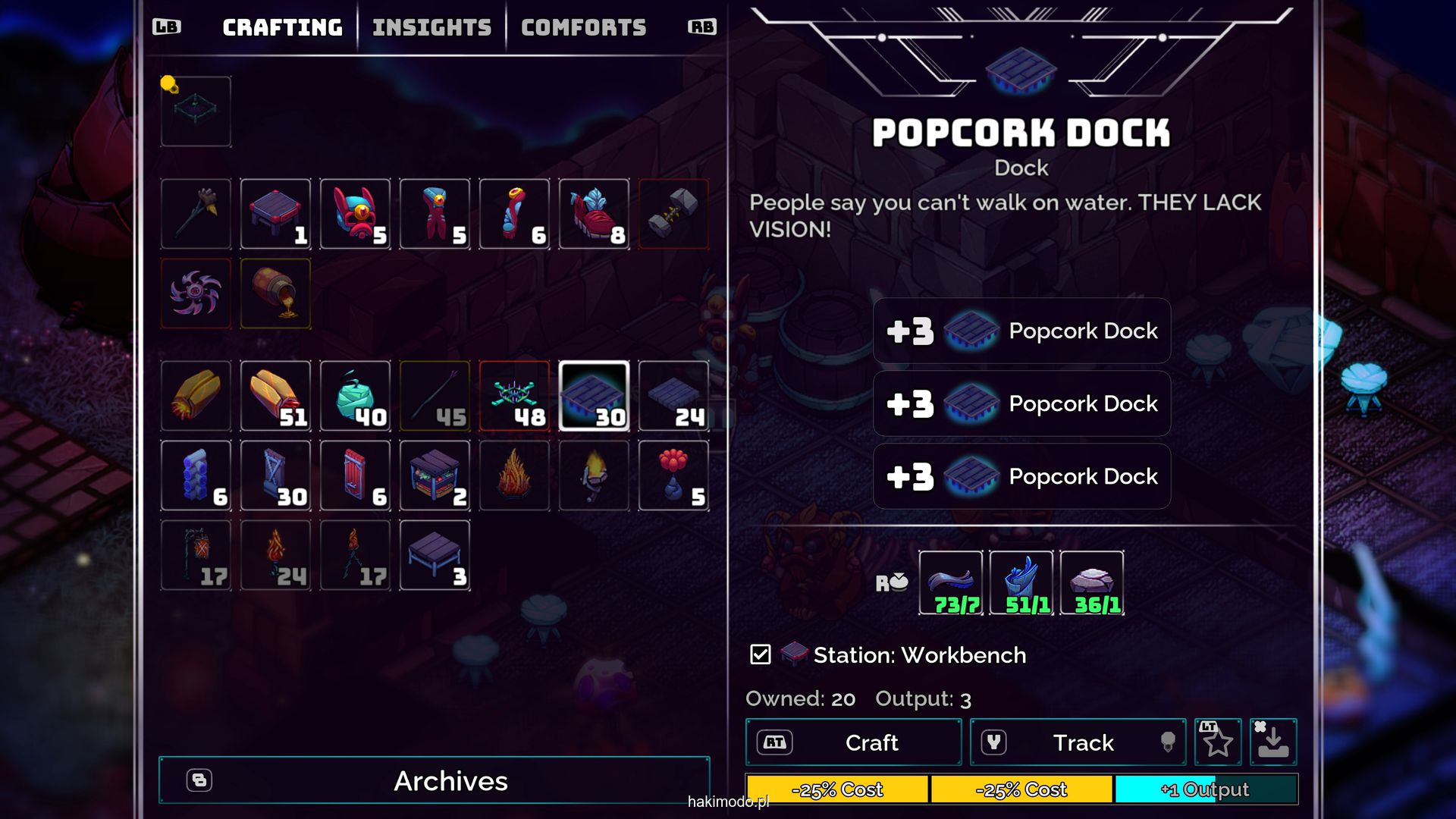Image resolution: width=1456 pixels, height=819 pixels.
Task: Toggle the Station: Workbench checkbox
Action: 760,654
